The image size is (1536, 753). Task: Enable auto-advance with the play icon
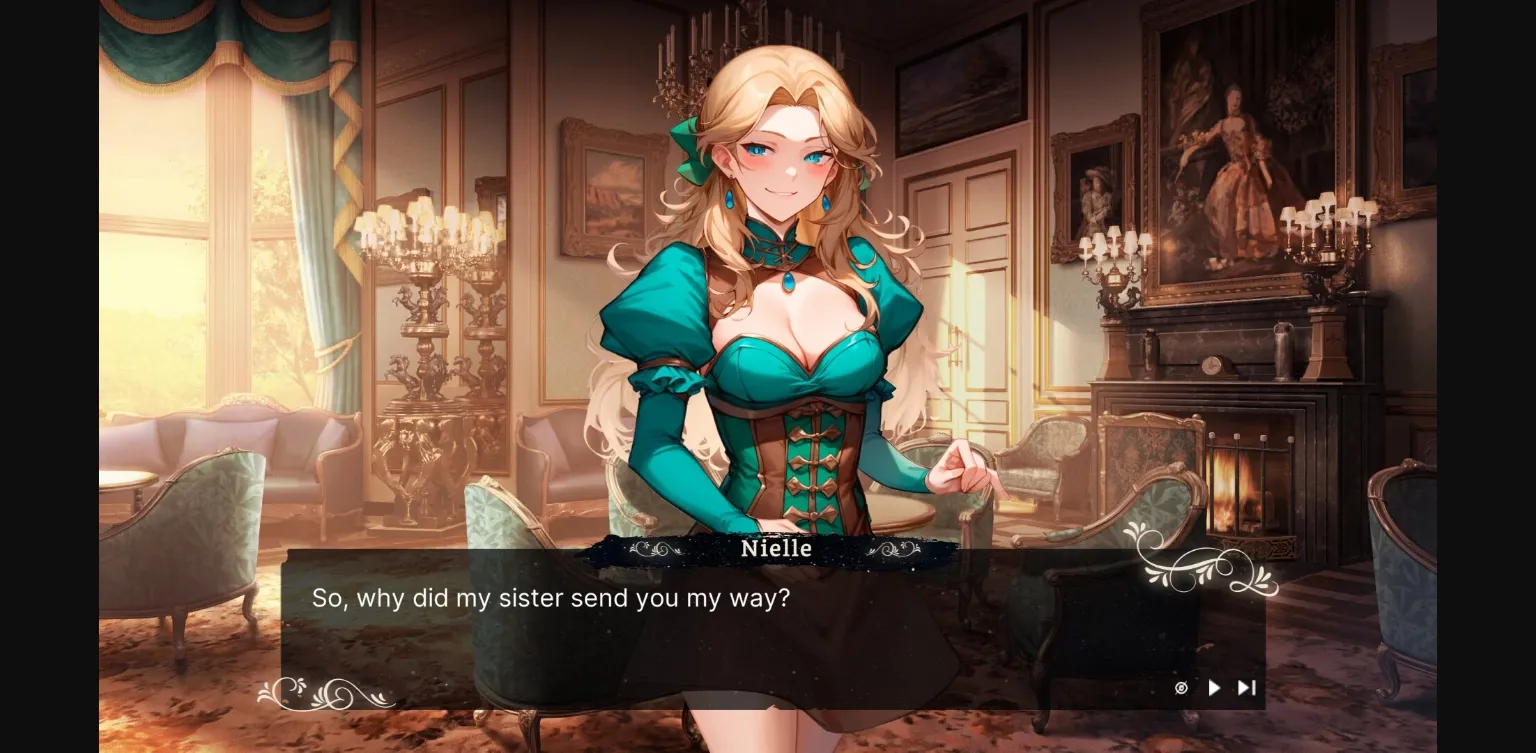pos(1213,688)
